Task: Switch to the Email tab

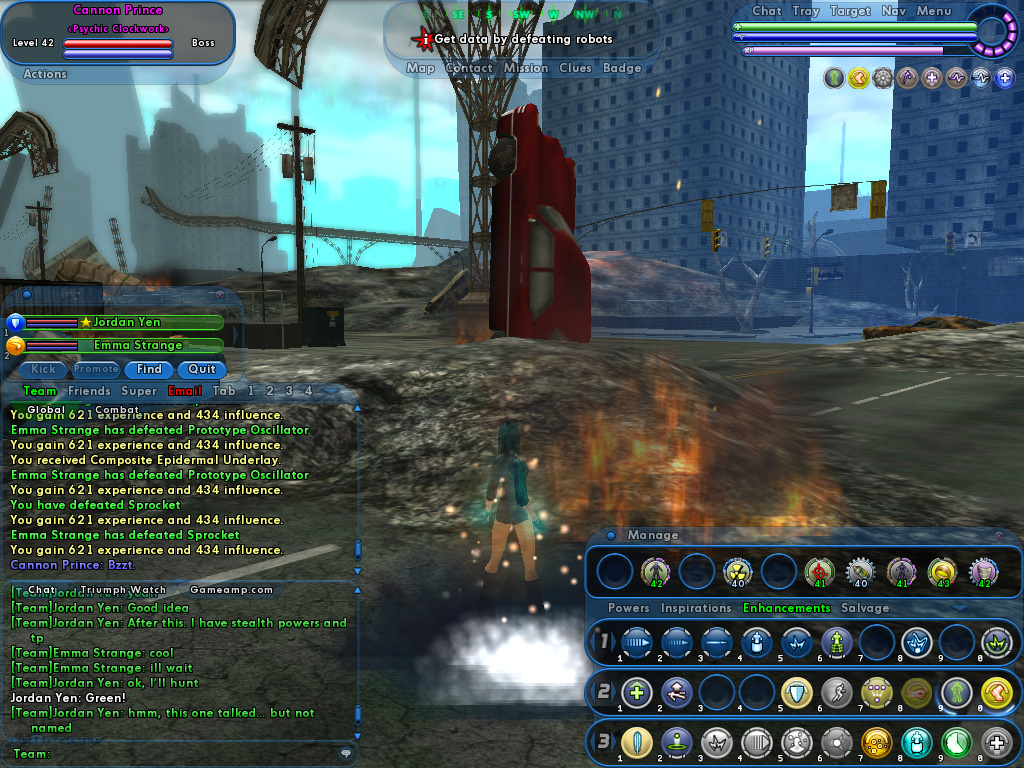Action: pos(185,391)
